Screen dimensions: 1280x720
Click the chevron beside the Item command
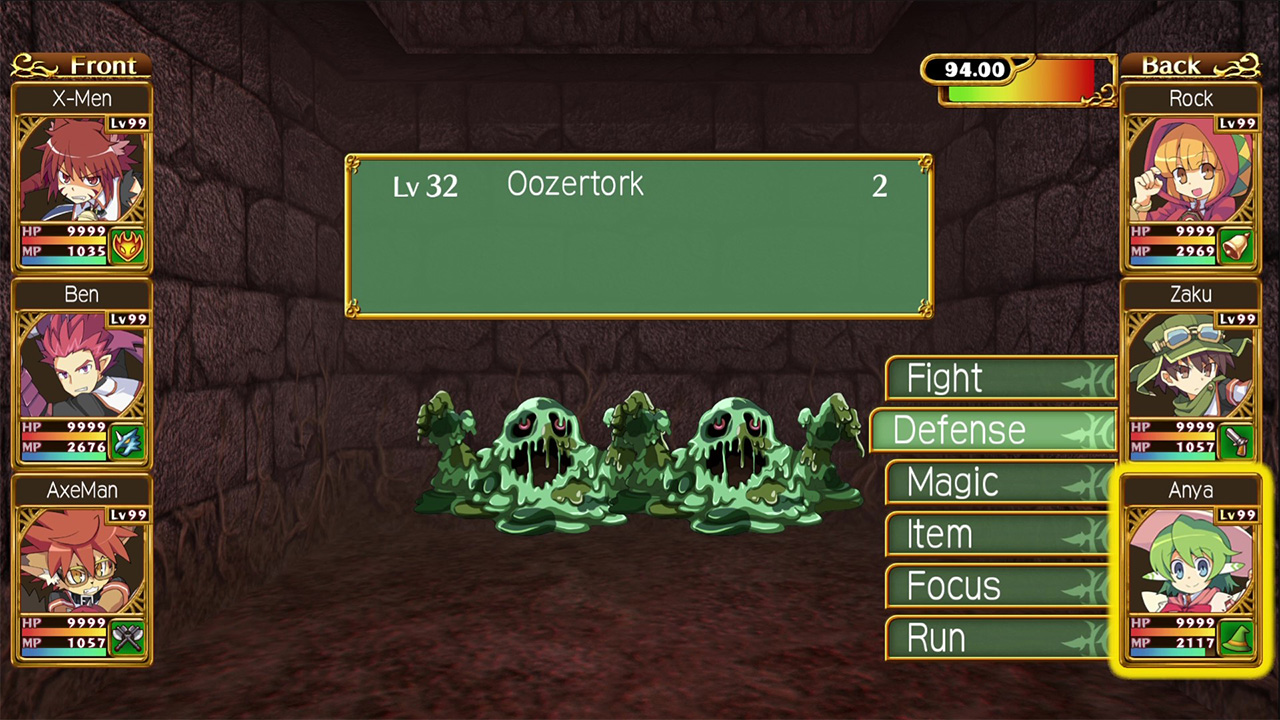(x=1090, y=534)
